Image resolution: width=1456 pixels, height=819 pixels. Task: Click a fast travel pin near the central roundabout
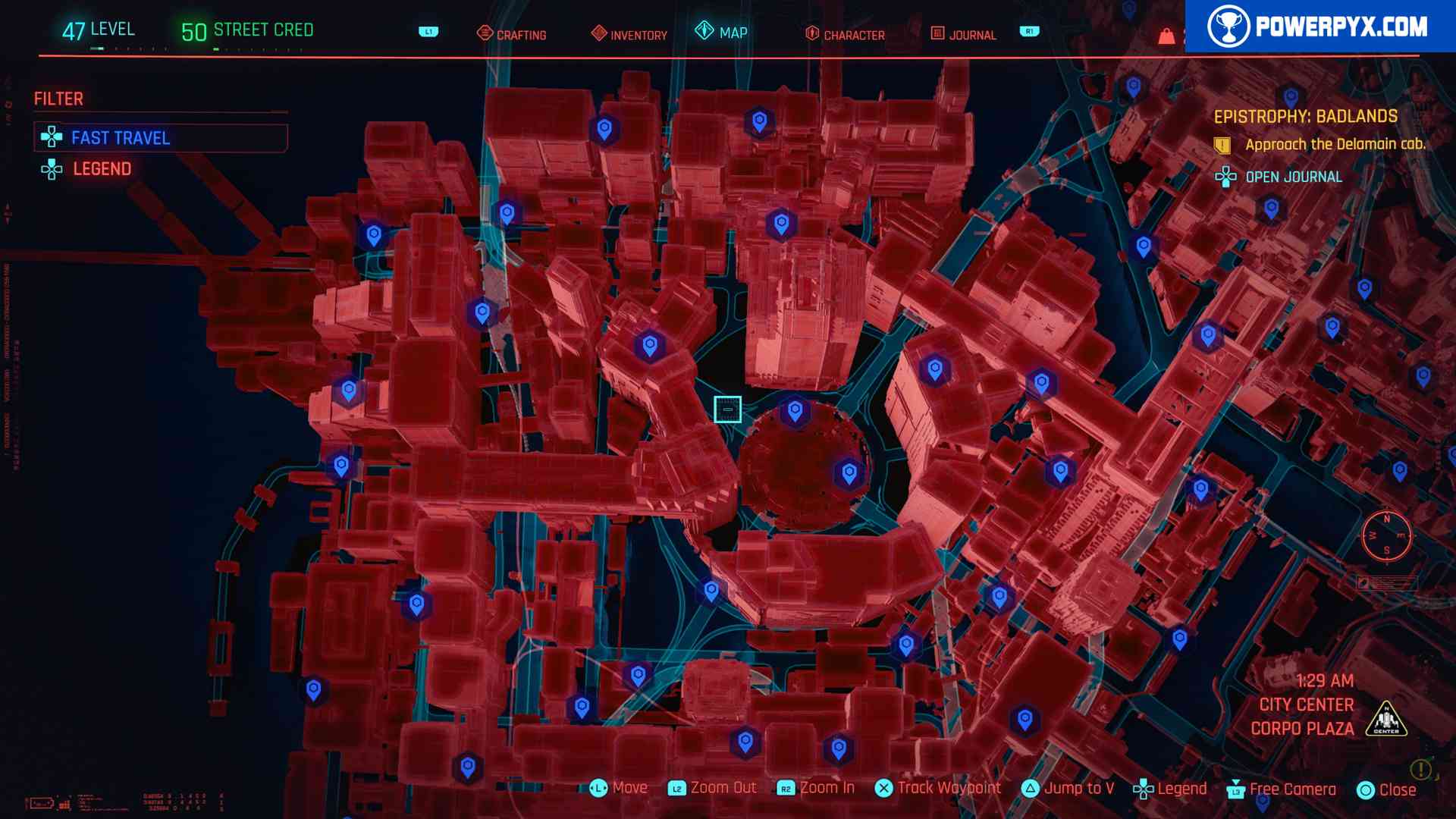click(795, 412)
